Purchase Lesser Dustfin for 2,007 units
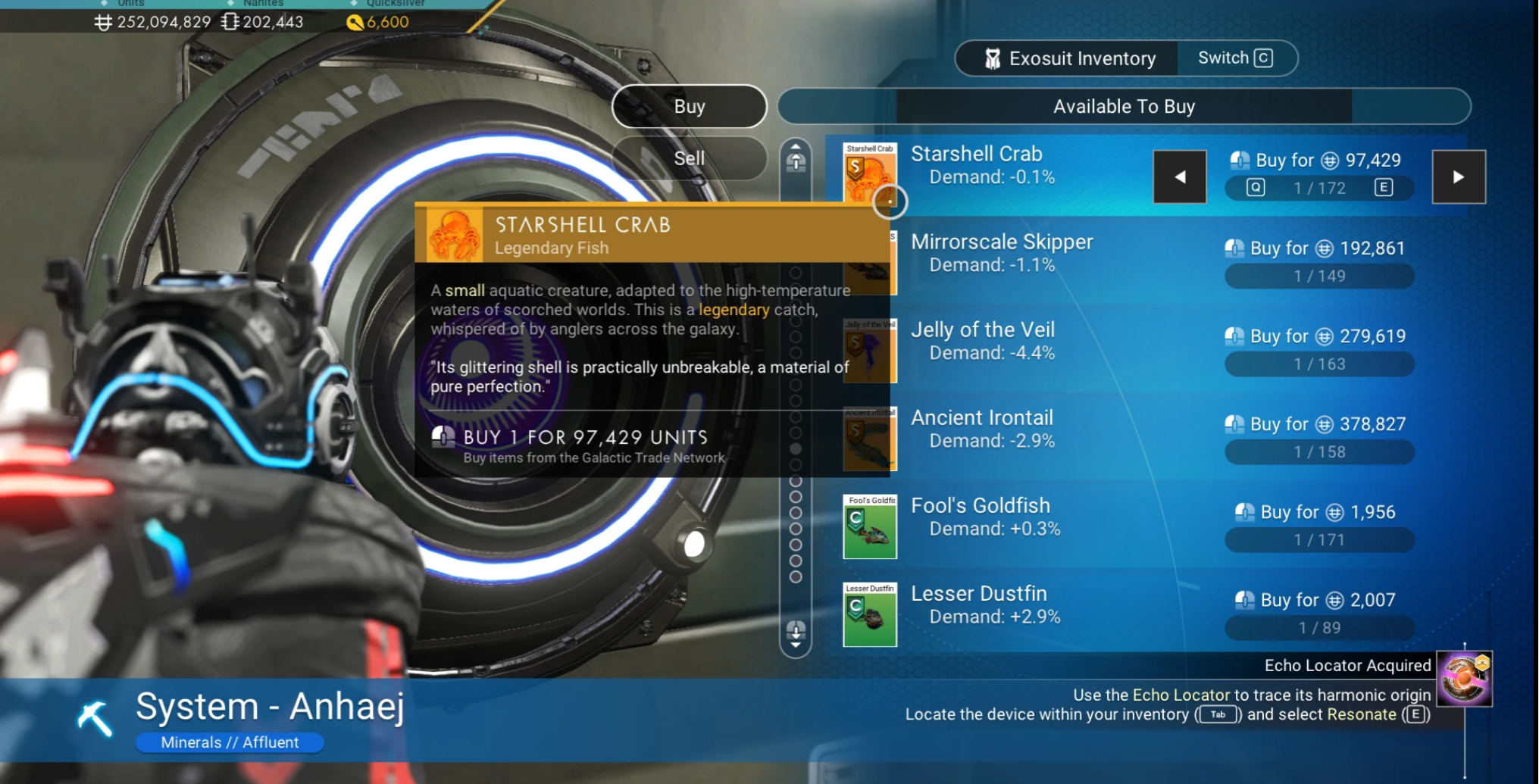This screenshot has width=1539, height=784. click(1318, 601)
